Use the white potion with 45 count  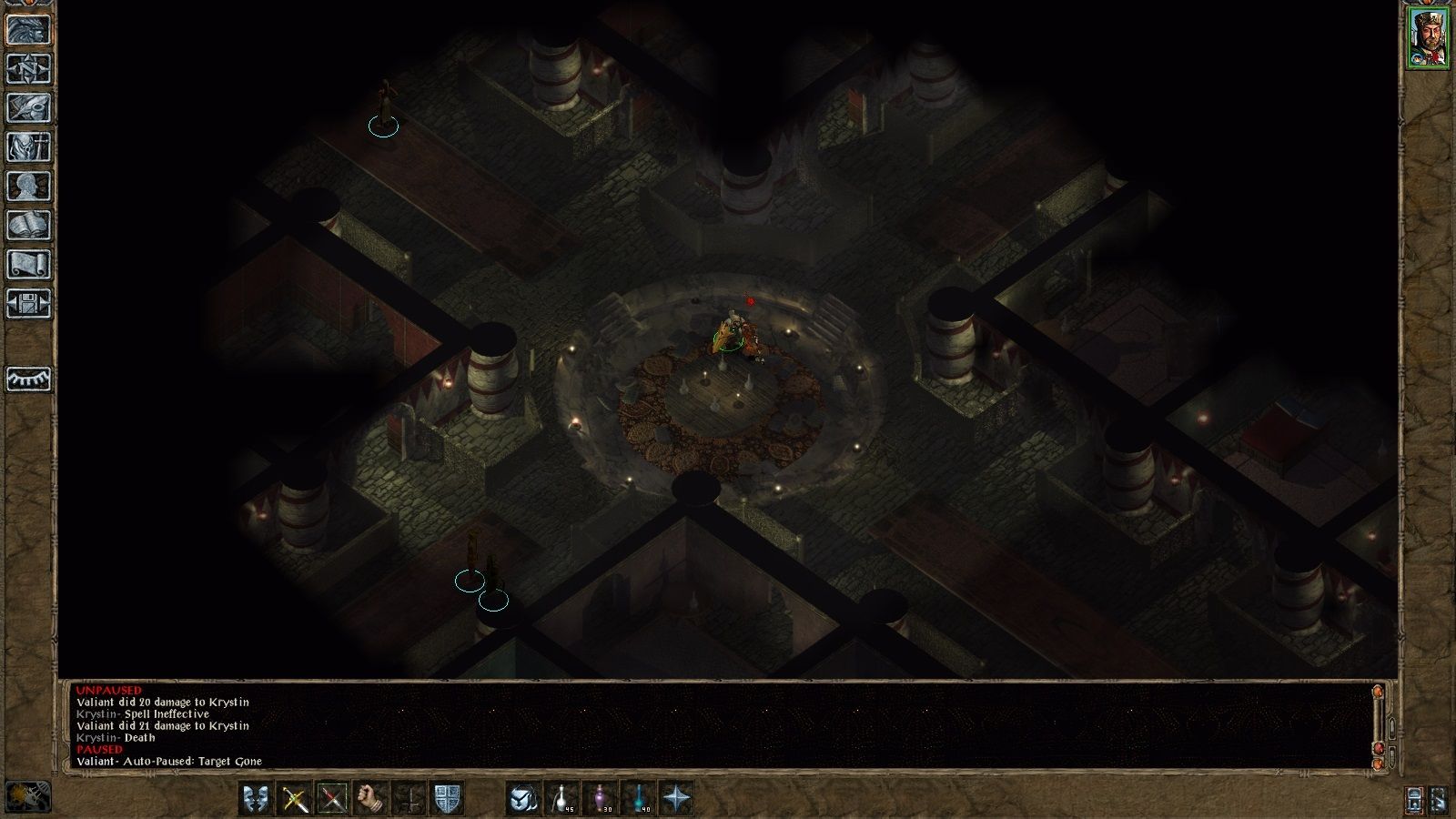coord(561,799)
